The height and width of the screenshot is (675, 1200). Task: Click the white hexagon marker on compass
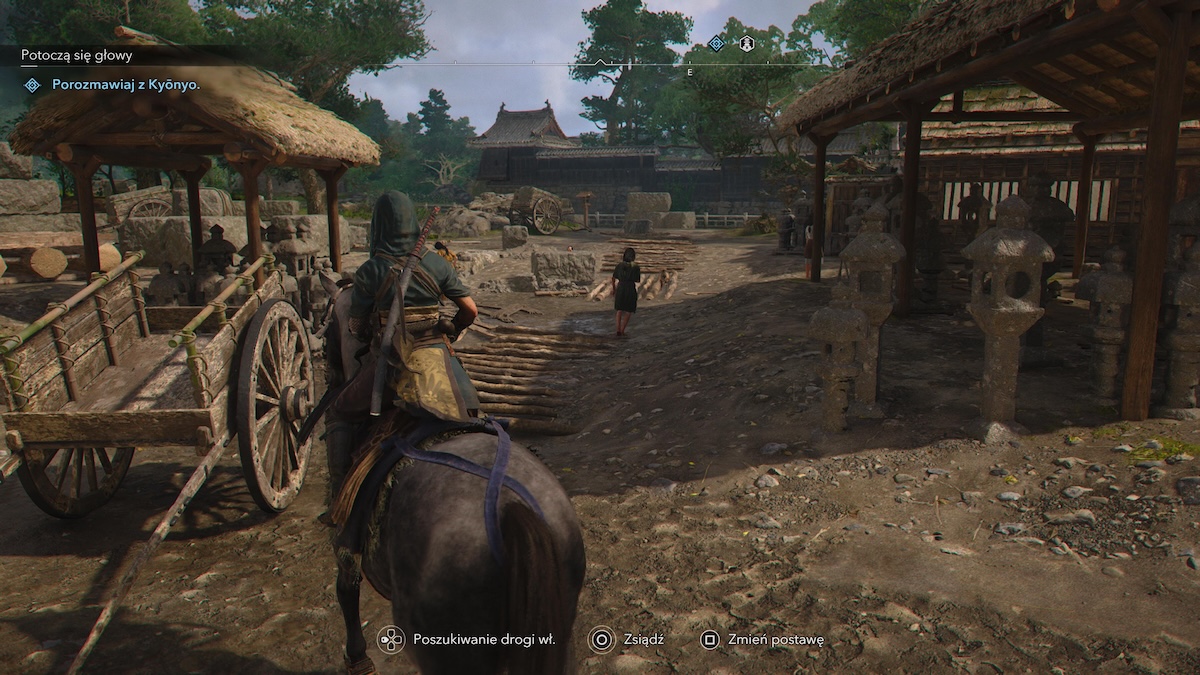point(746,43)
